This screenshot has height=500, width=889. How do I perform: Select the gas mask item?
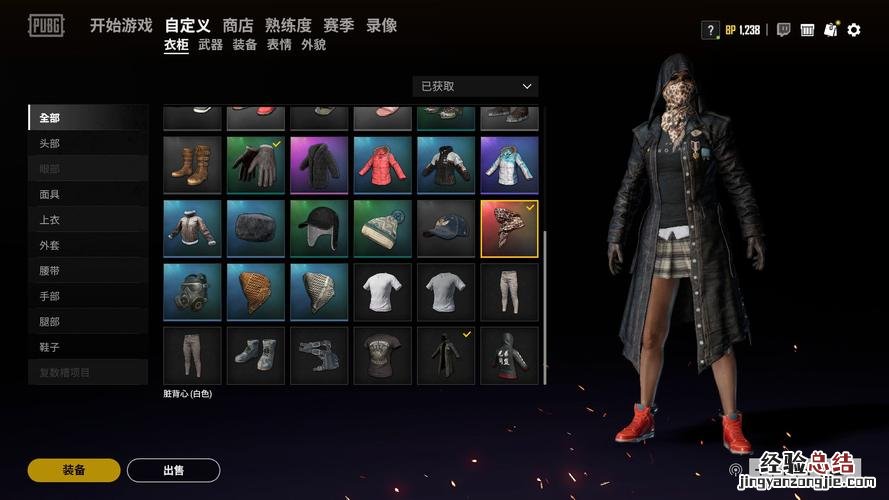click(192, 292)
